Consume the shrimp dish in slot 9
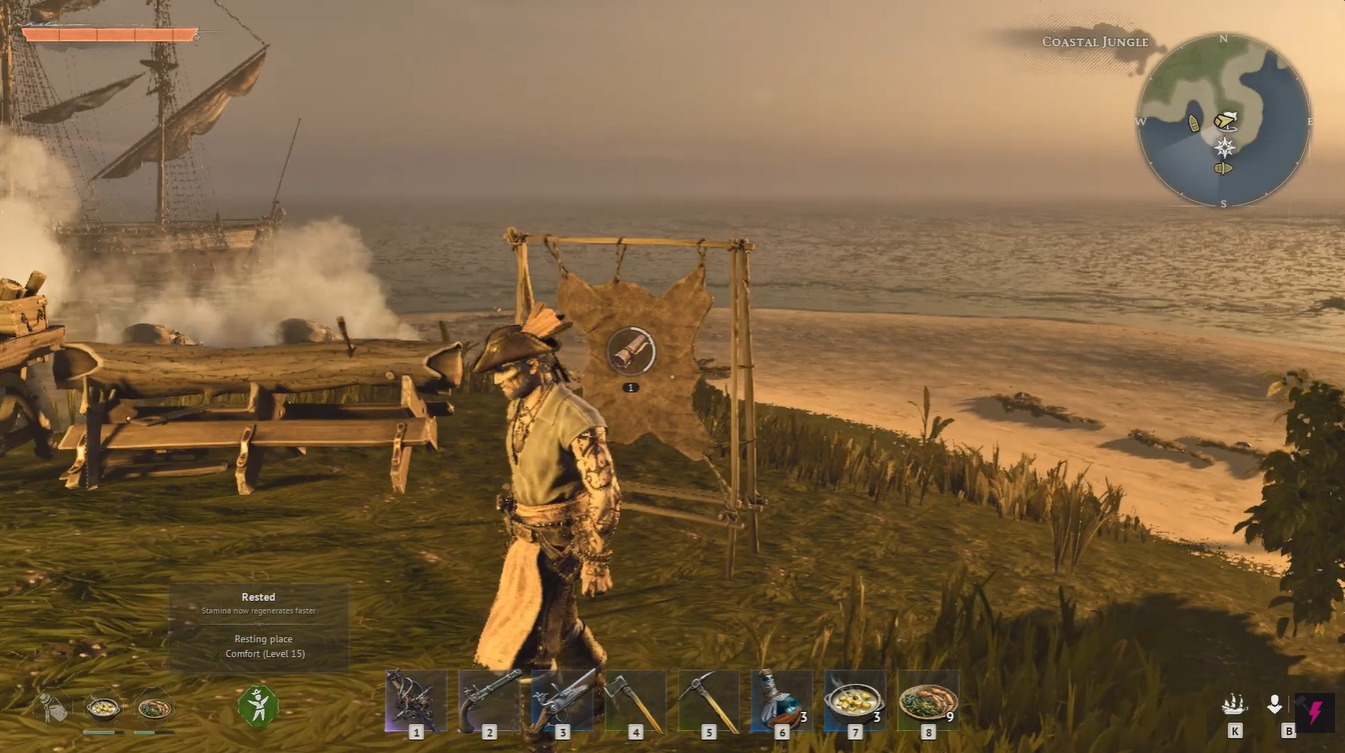Screen dimensions: 1345x753 pos(927,700)
